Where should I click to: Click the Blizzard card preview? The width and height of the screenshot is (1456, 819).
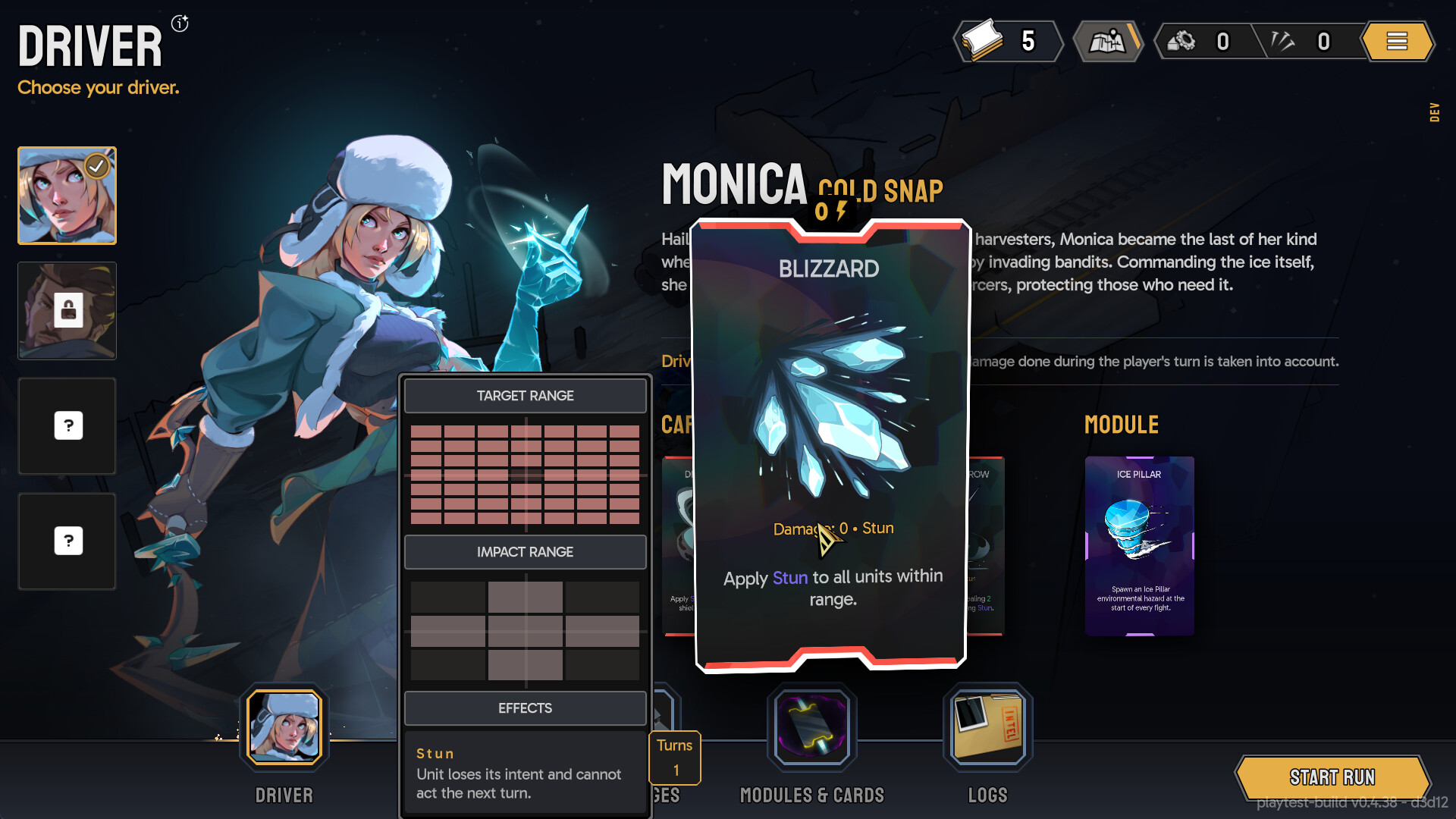coord(830,440)
